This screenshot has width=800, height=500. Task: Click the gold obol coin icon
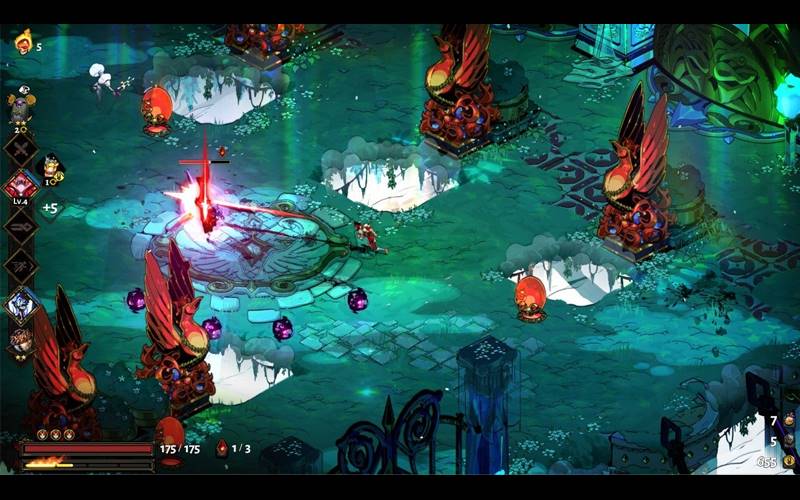(788, 462)
